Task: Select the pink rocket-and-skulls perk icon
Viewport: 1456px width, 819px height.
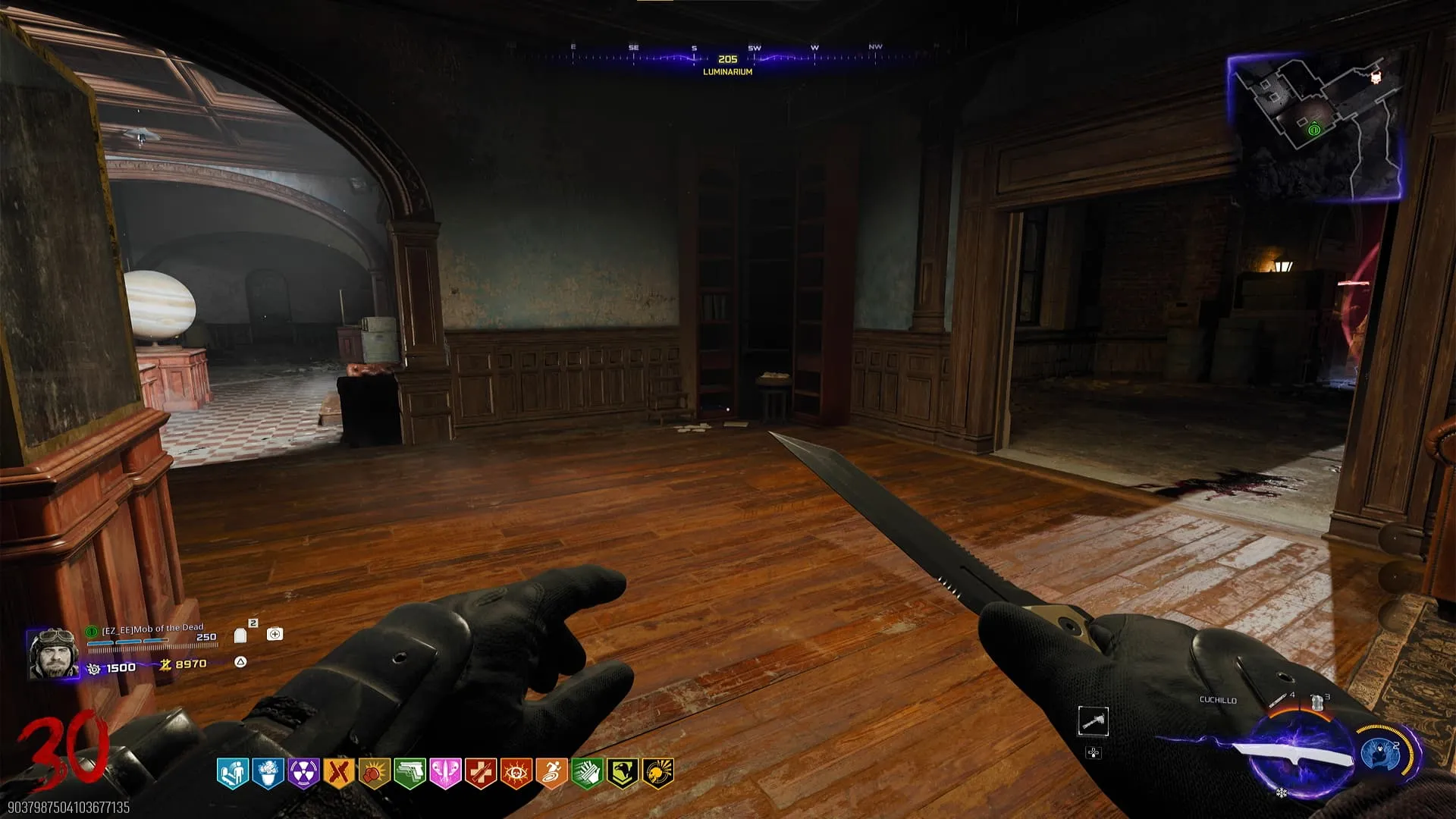Action: 445,773
